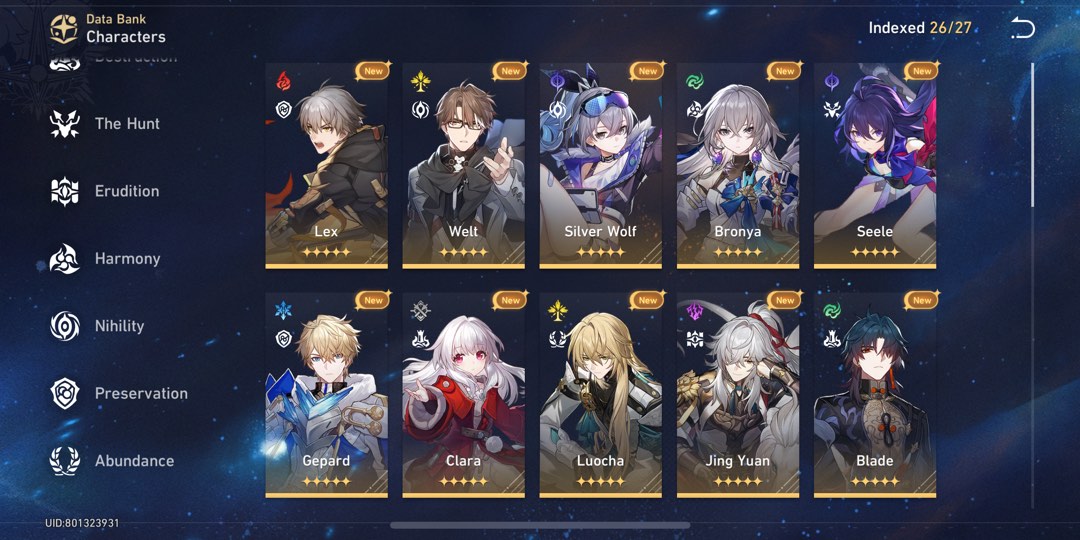View the Luocha character card
The height and width of the screenshot is (540, 1080).
[x=600, y=394]
